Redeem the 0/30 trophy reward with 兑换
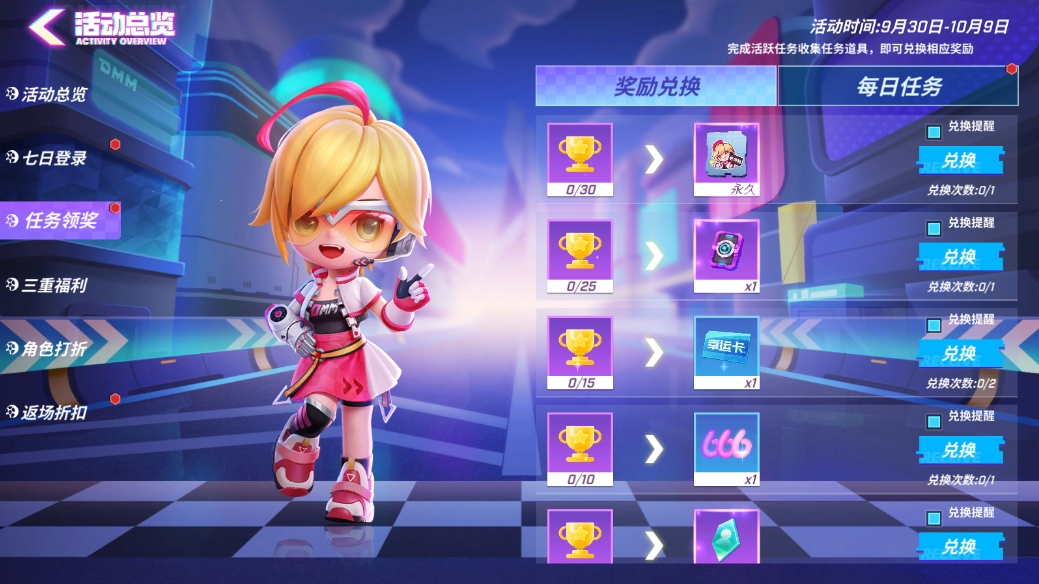This screenshot has height=584, width=1039. click(959, 161)
